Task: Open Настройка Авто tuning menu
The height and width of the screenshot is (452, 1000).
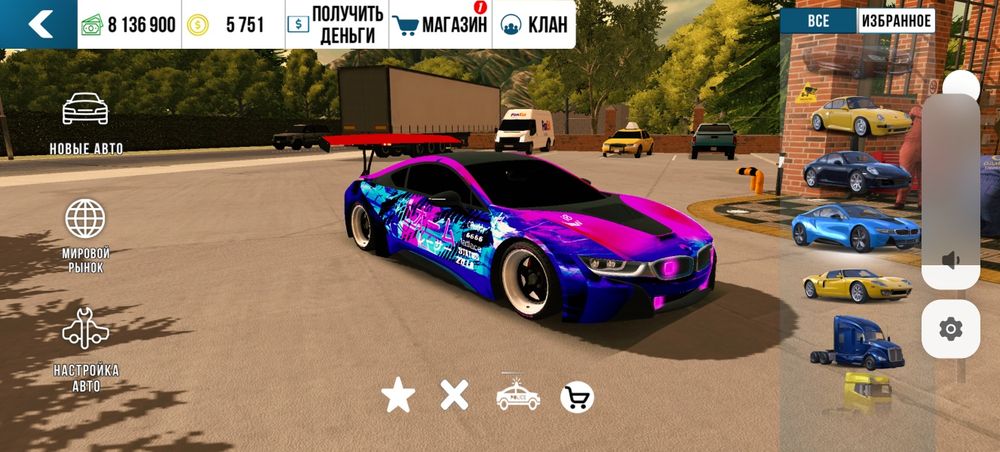Action: click(86, 349)
